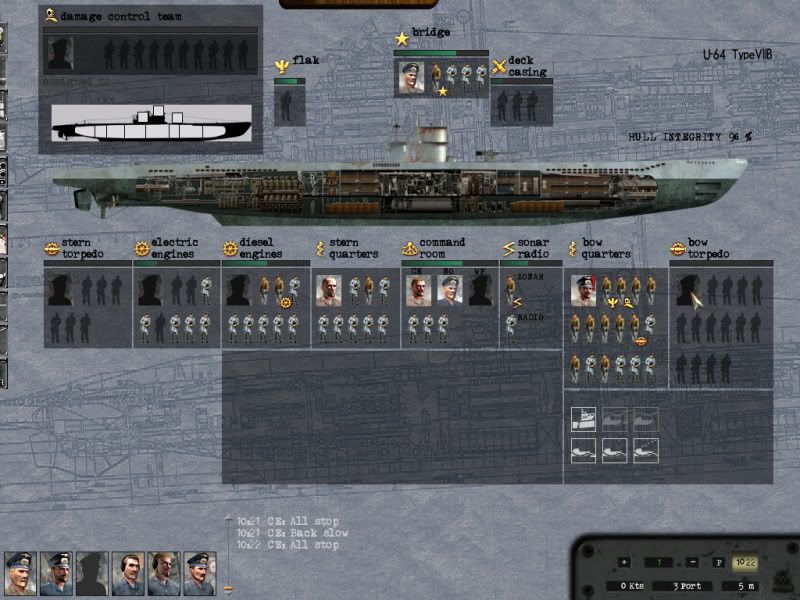Select the bridge watch officer portrait

click(412, 77)
